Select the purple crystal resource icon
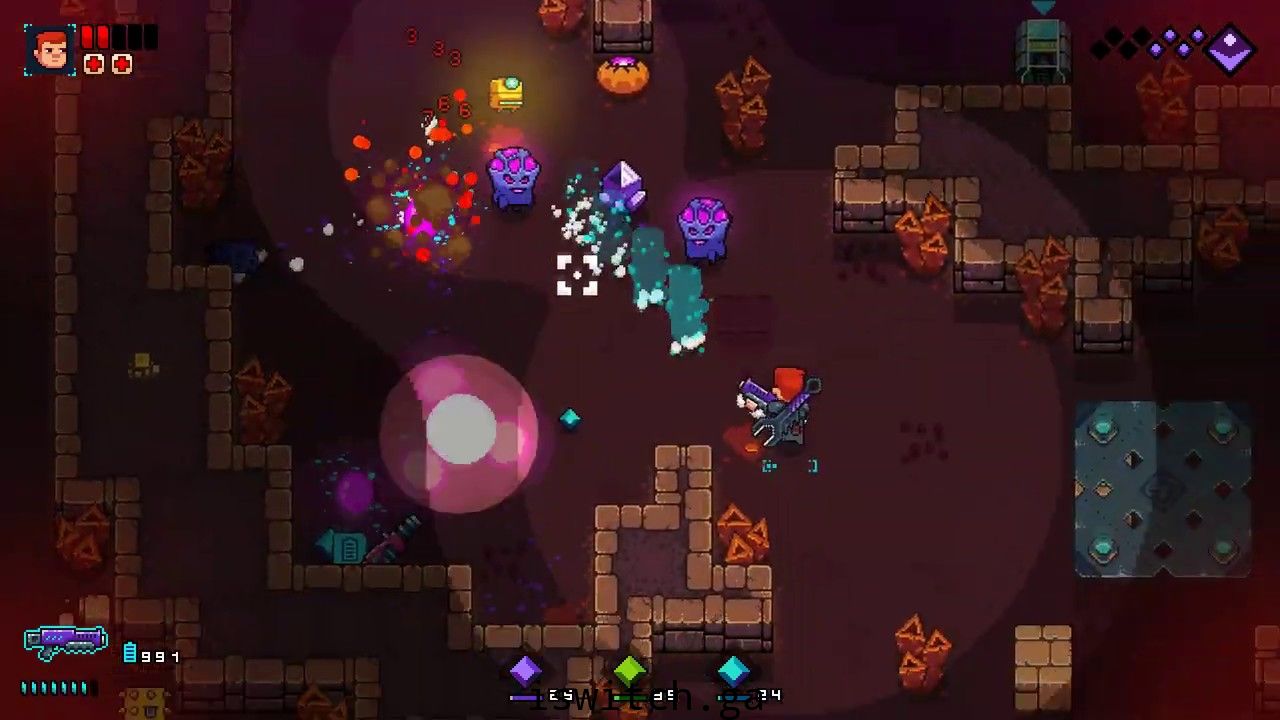 [526, 671]
